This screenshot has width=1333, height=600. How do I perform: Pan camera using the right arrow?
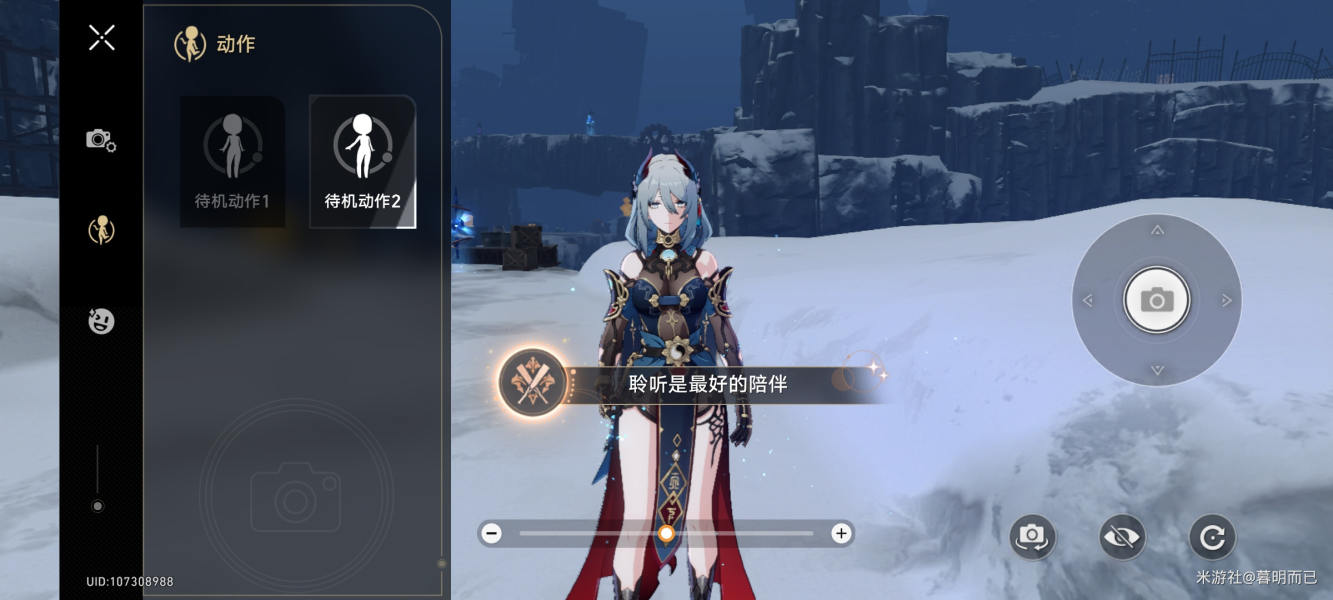[x=1226, y=300]
